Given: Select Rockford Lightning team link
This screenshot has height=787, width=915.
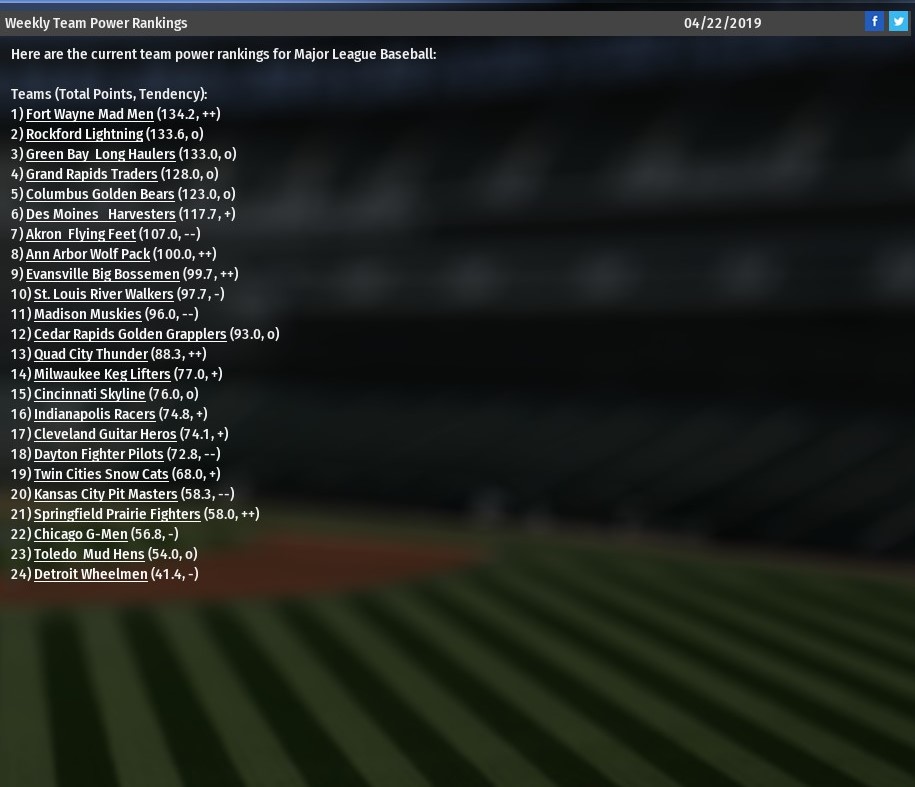Looking at the screenshot, I should point(84,134).
